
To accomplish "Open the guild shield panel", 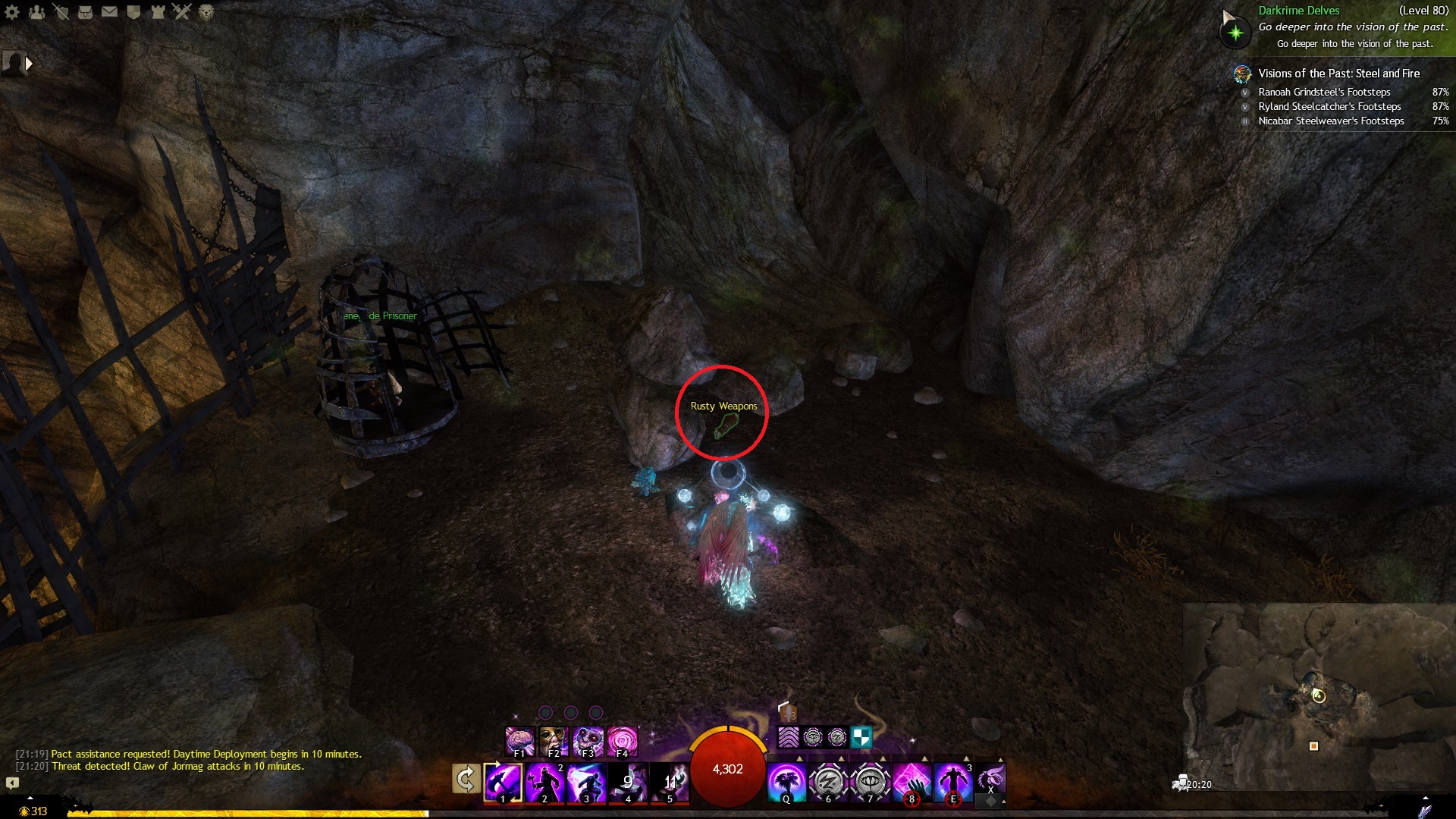I will tap(133, 12).
